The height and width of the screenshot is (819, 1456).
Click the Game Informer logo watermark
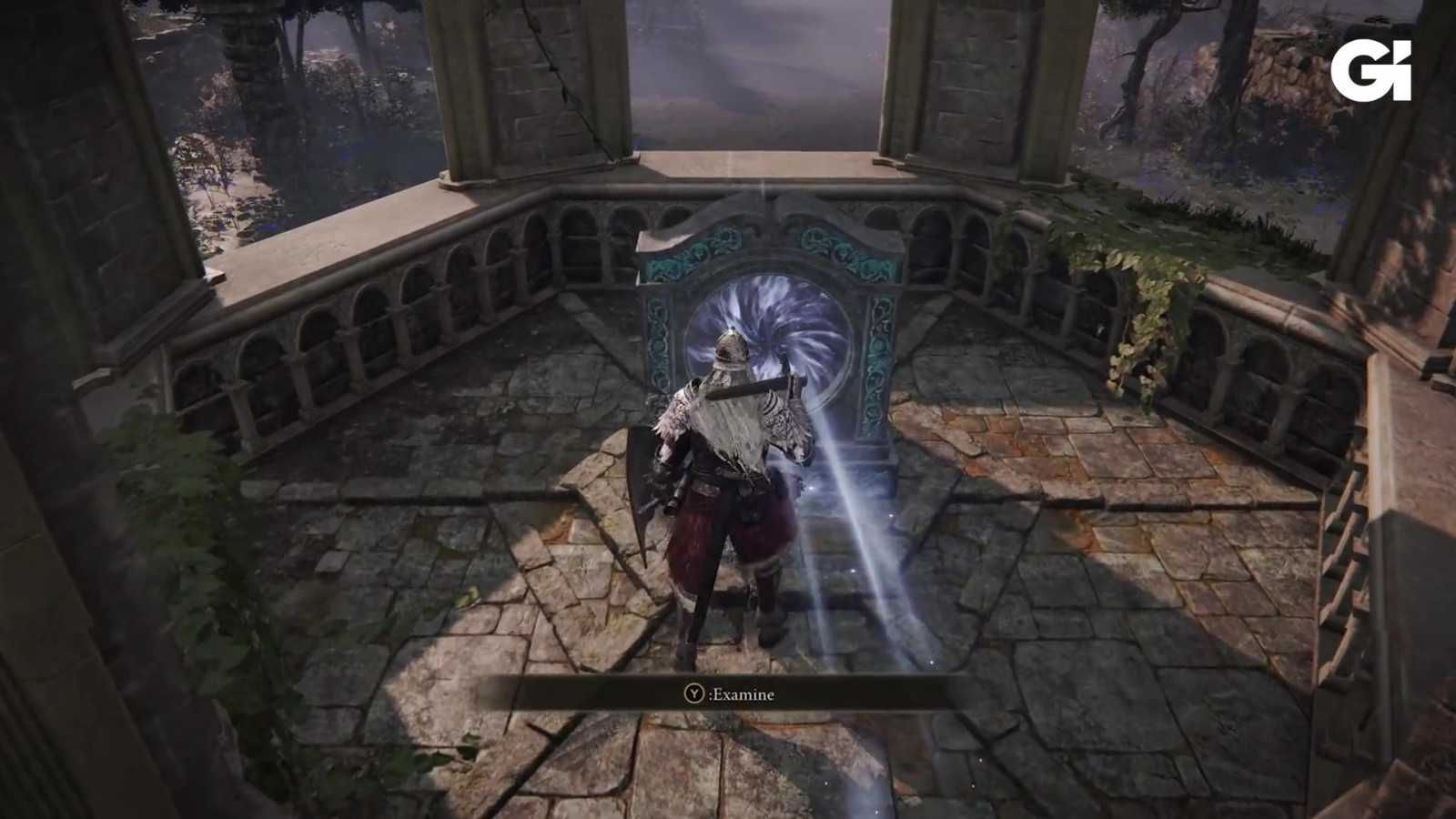click(1370, 64)
